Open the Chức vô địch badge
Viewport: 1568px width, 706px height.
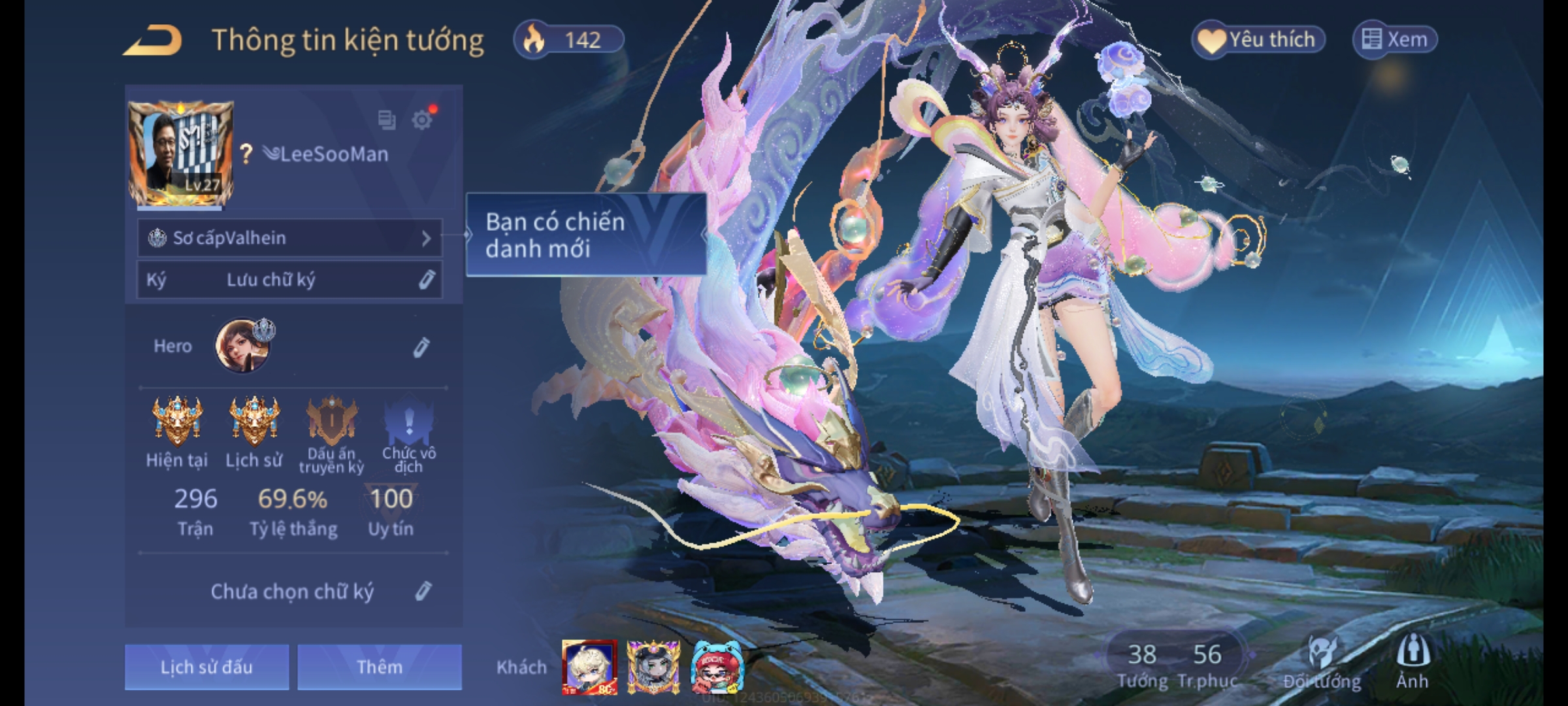(408, 422)
